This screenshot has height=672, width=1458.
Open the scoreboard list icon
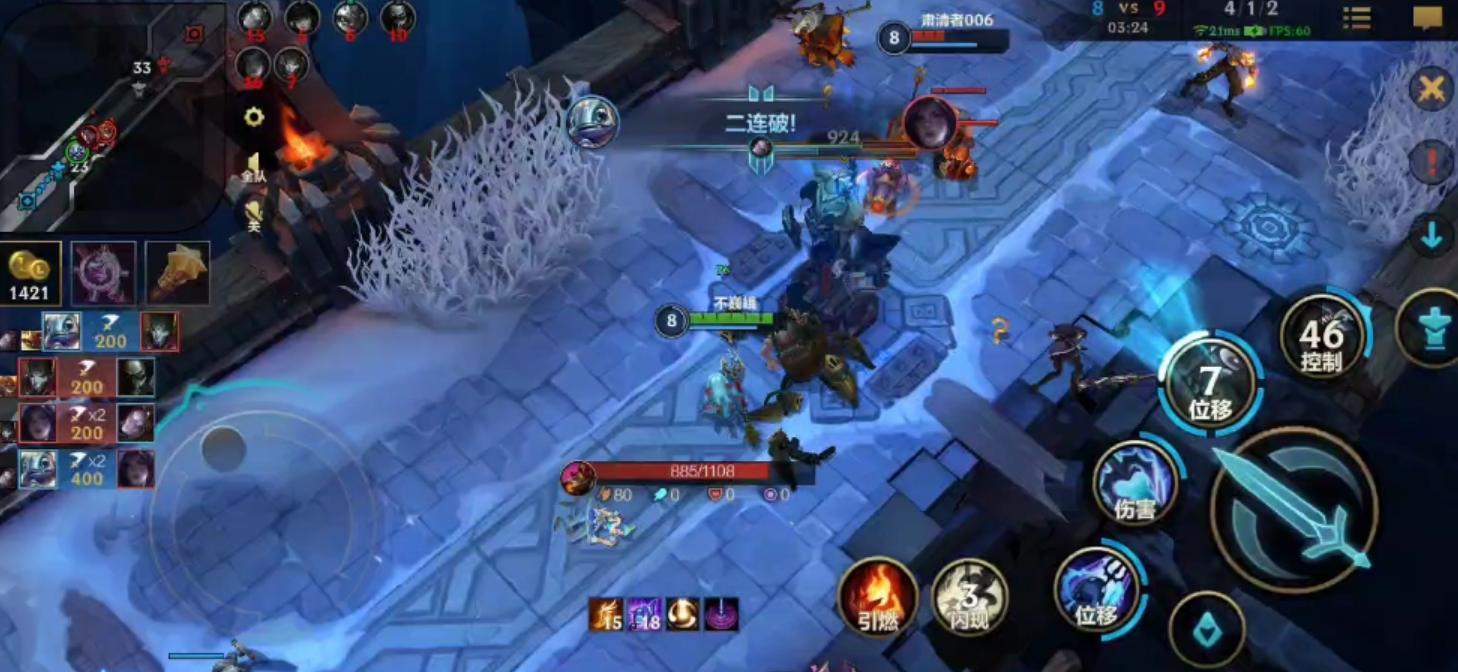coord(1357,18)
